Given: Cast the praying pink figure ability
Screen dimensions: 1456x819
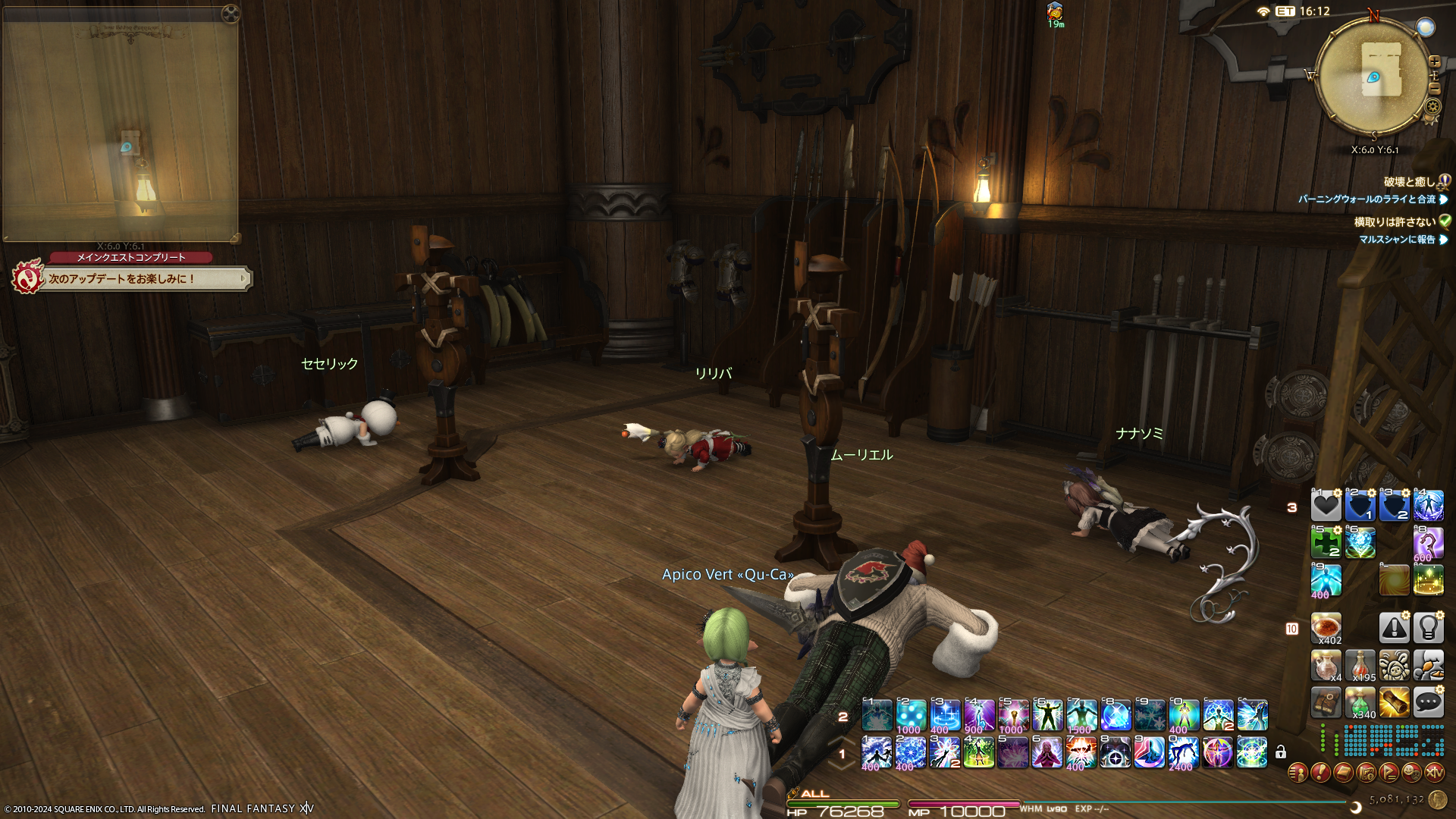Looking at the screenshot, I should 1046,752.
